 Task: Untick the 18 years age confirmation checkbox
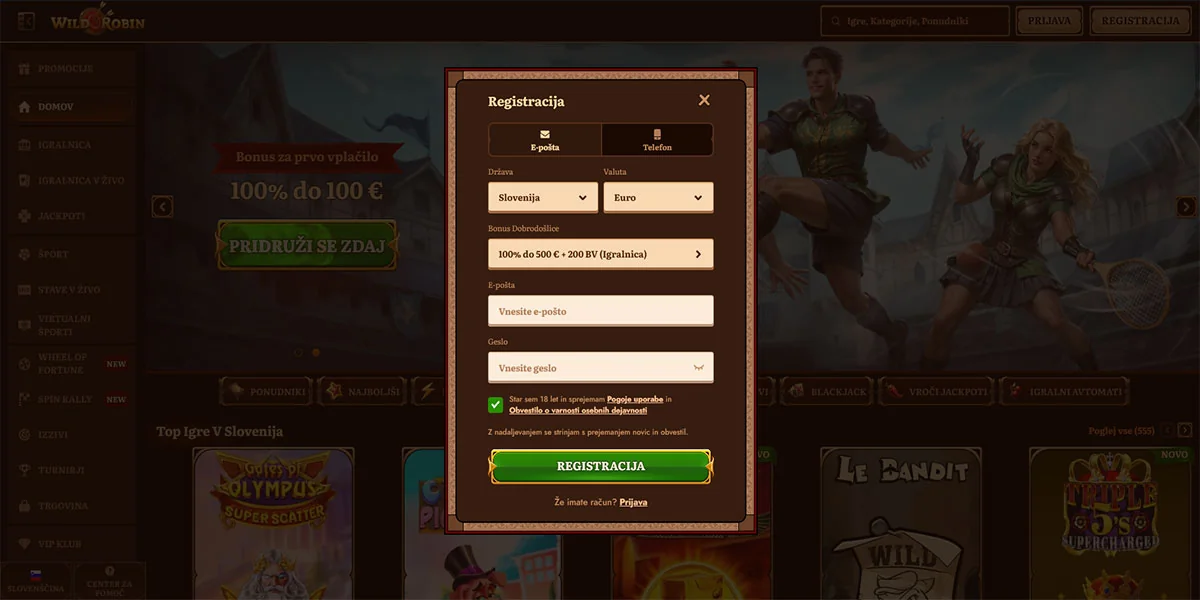[496, 404]
